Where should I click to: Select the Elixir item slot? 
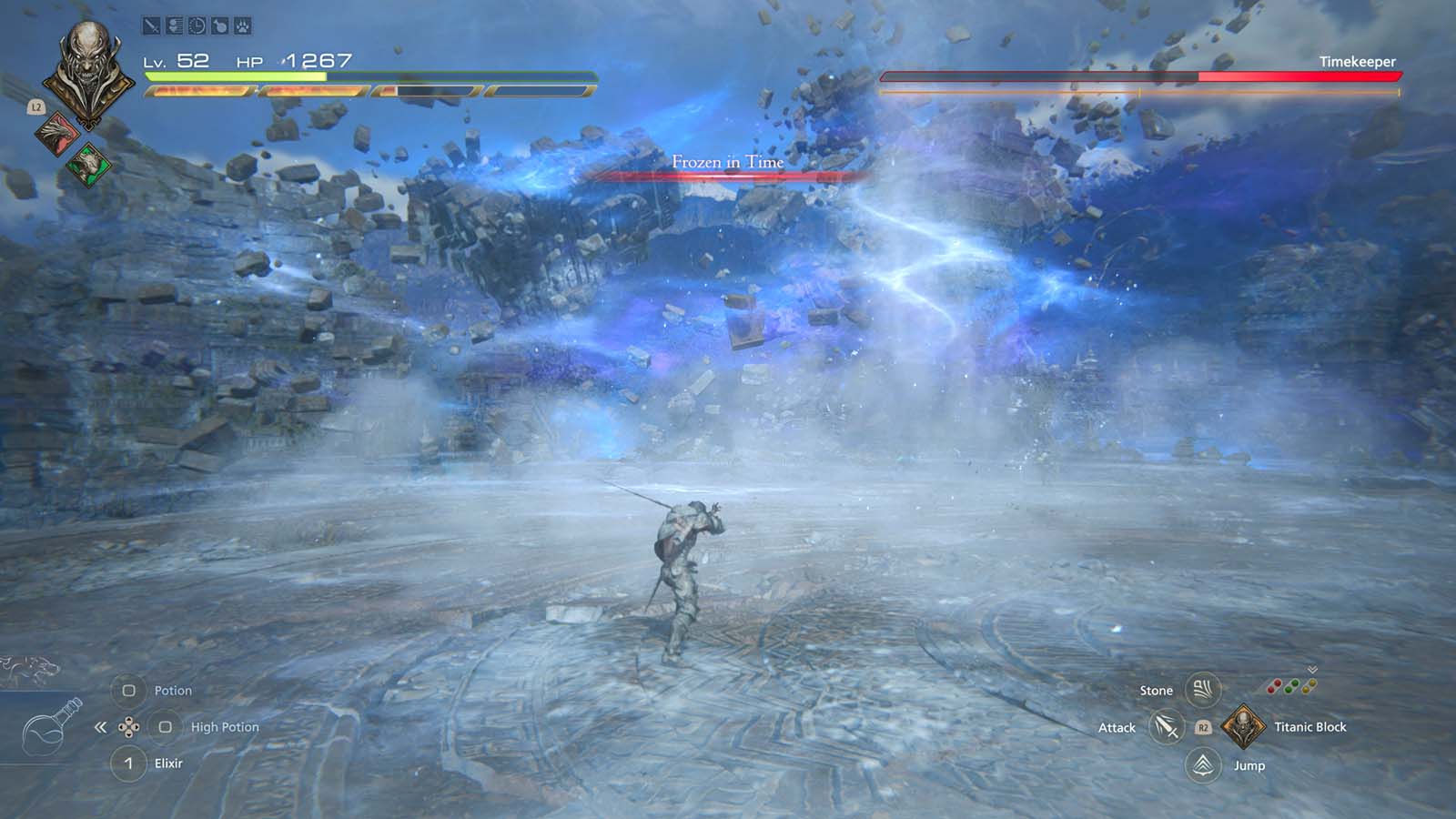point(128,764)
